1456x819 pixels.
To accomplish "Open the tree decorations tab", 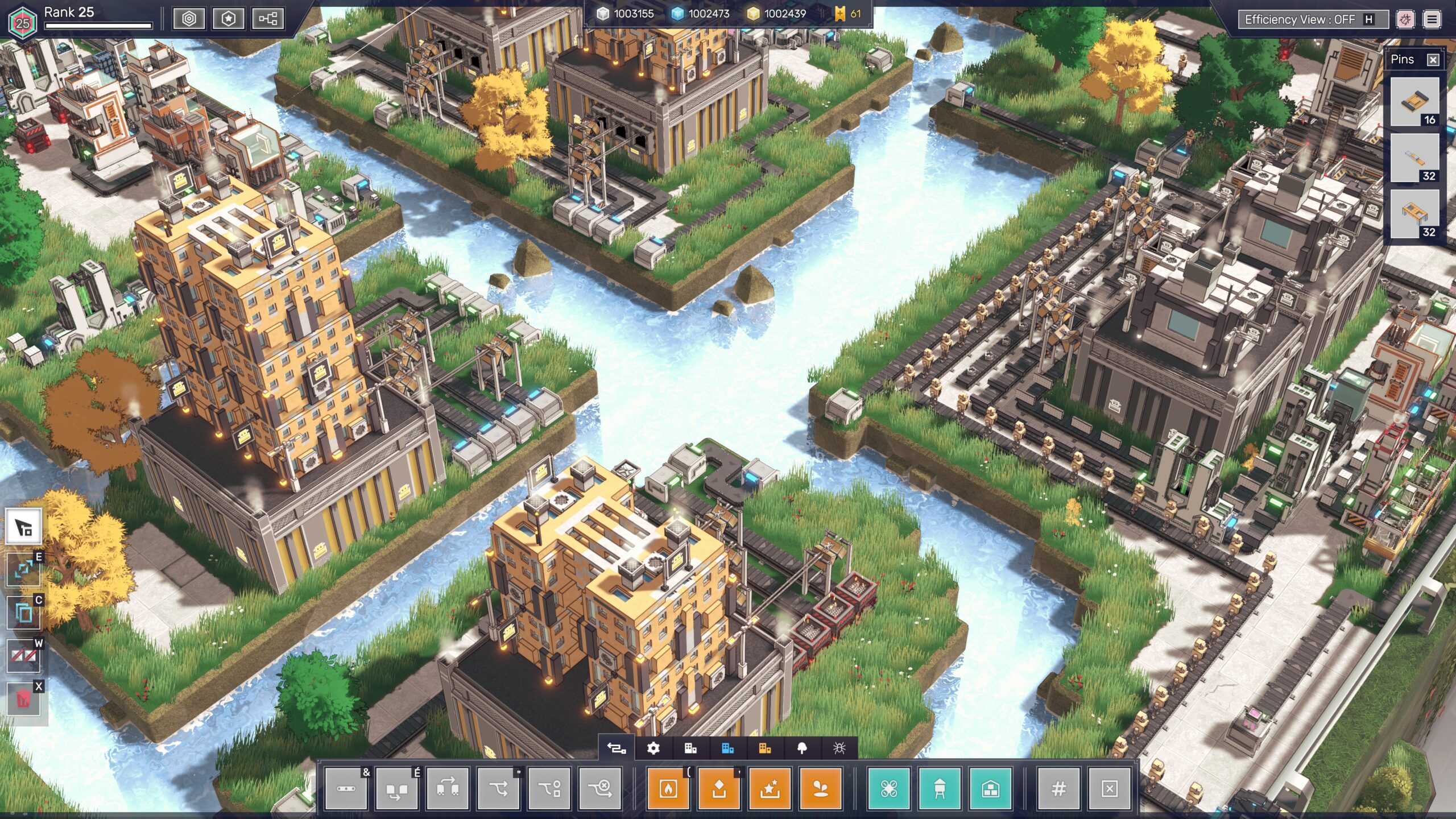I will point(802,748).
